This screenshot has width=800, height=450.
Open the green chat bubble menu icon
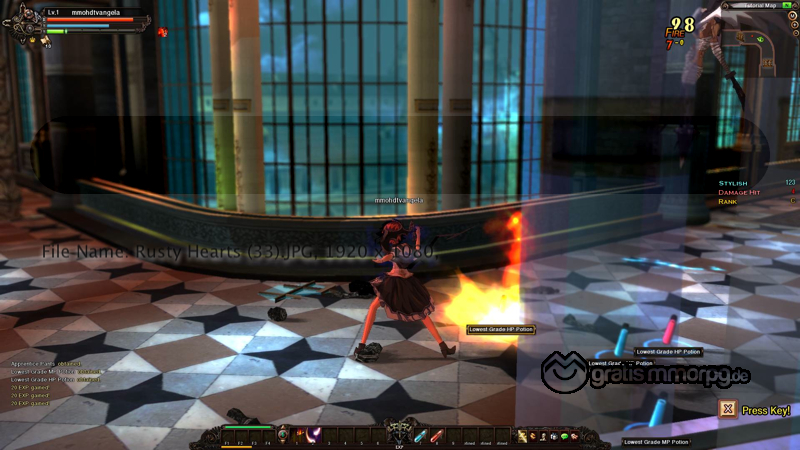pos(564,435)
